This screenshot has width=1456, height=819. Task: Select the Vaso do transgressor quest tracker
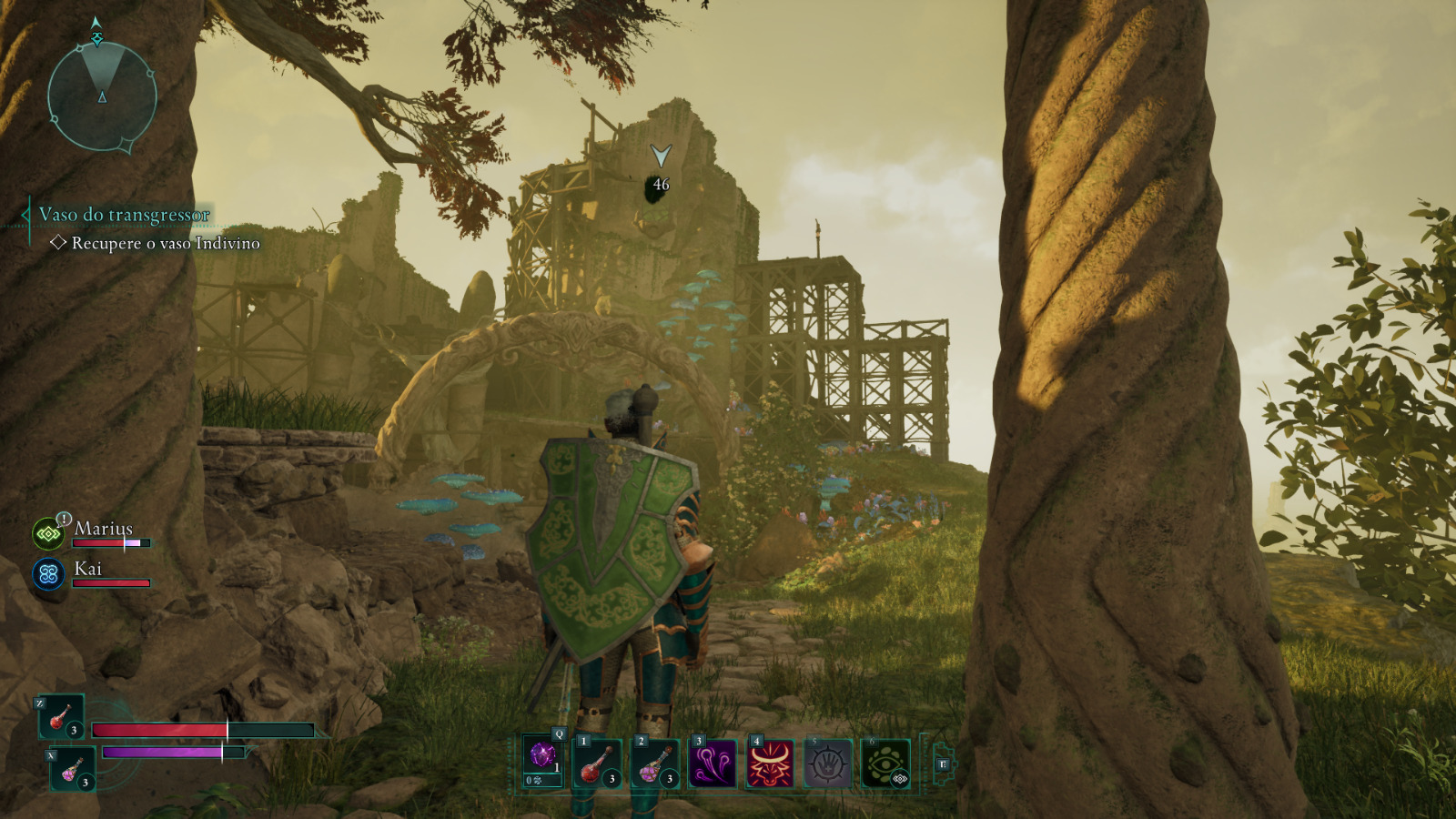point(124,215)
